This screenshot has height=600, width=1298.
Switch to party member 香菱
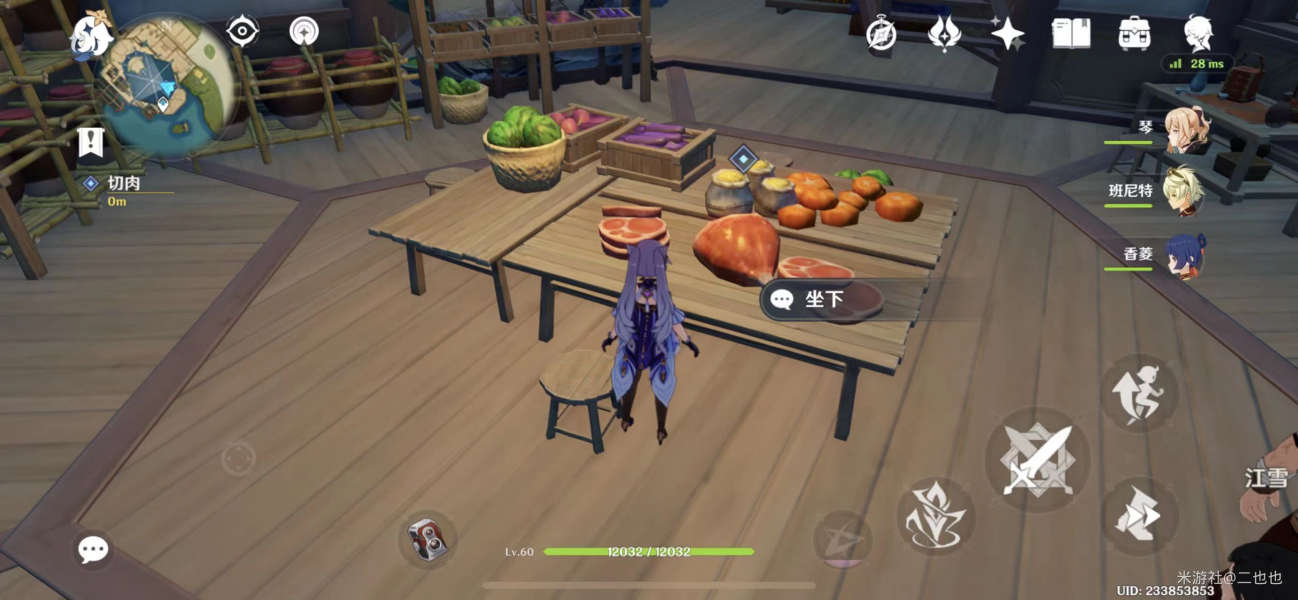1184,256
